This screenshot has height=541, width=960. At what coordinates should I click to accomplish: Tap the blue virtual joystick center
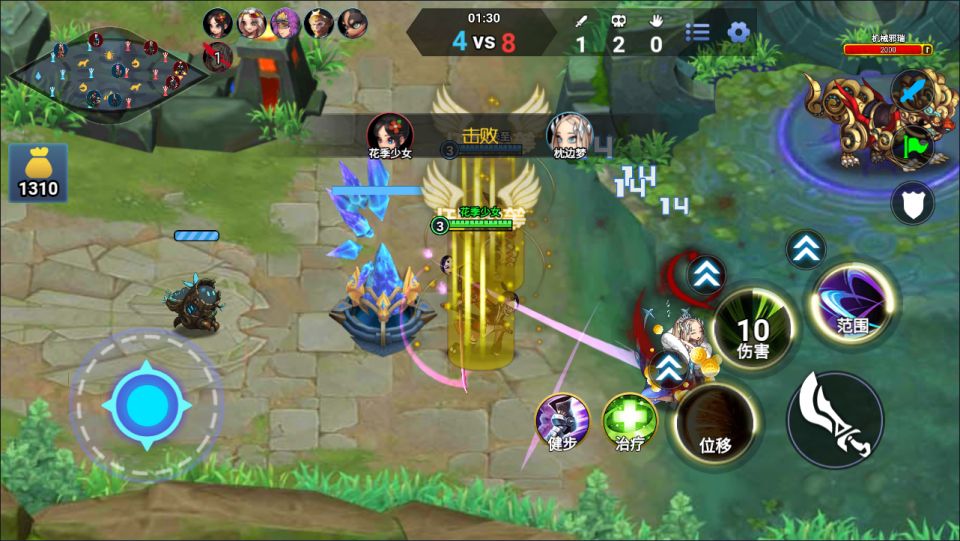(x=146, y=405)
